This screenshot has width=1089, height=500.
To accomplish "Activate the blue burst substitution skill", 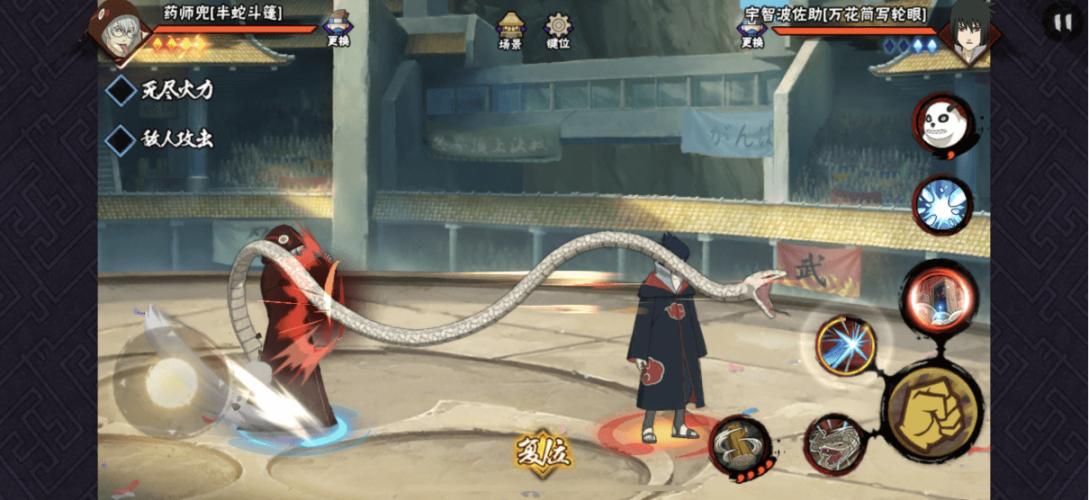I will tap(941, 205).
